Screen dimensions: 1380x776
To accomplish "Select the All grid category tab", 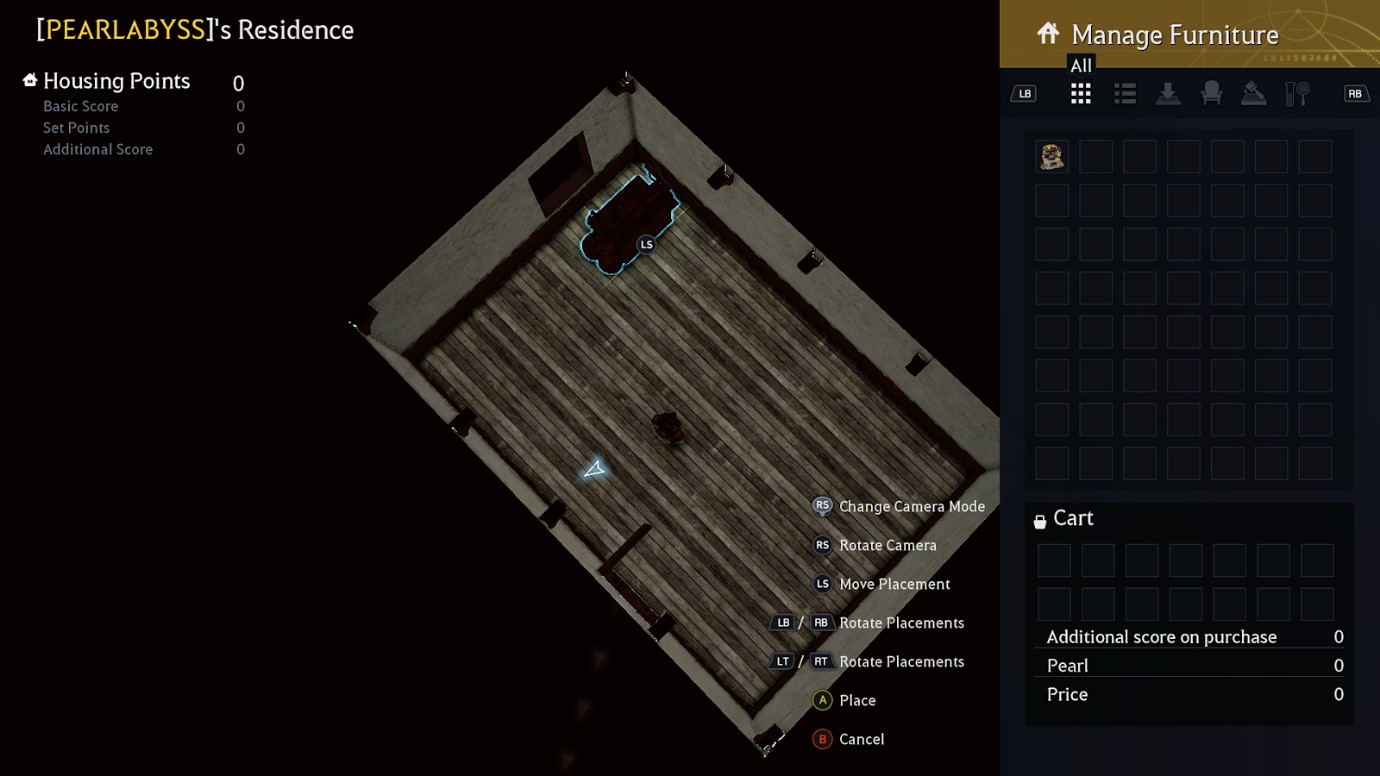I will point(1080,94).
